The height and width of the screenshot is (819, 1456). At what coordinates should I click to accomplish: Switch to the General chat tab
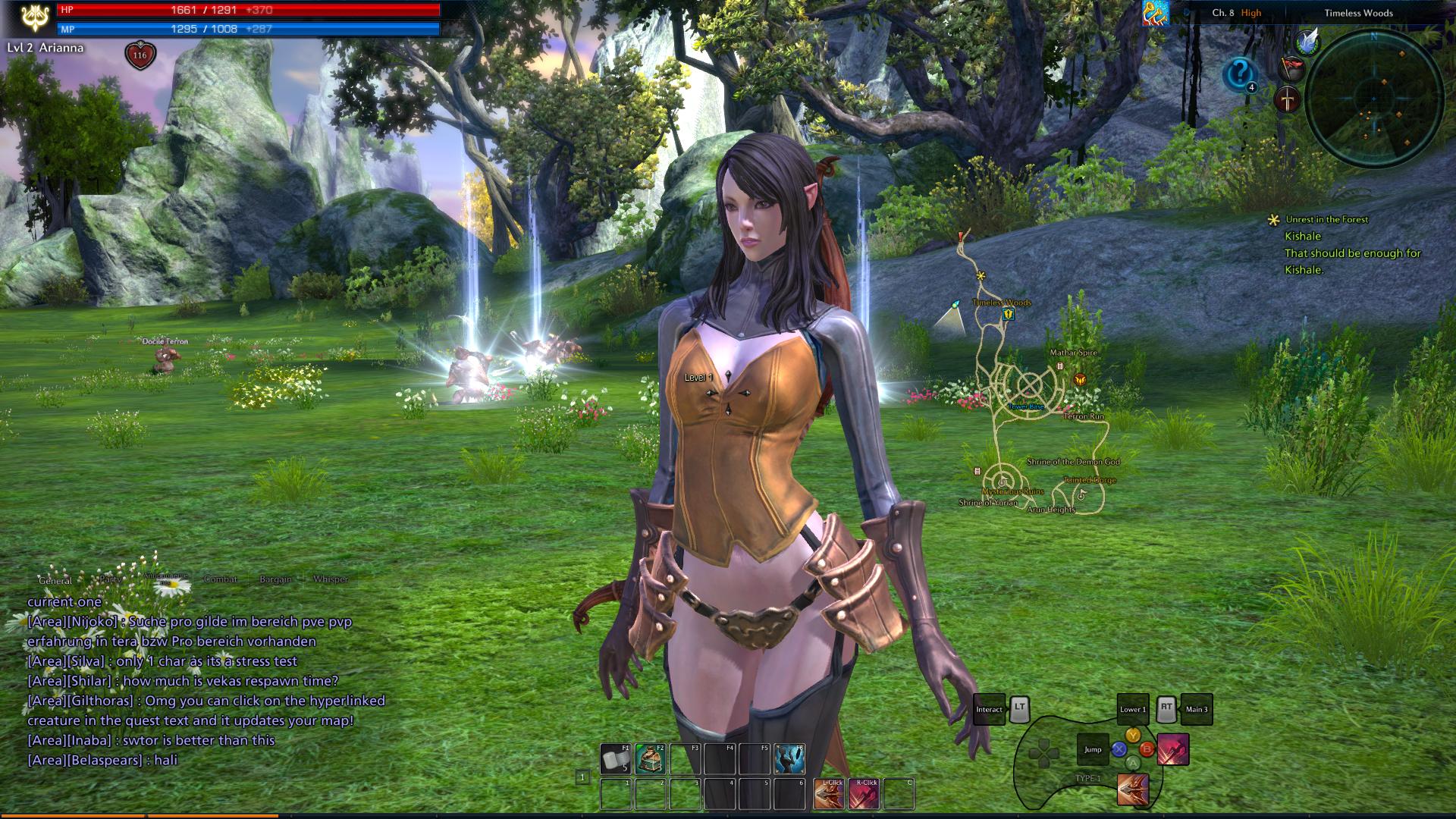[x=55, y=580]
